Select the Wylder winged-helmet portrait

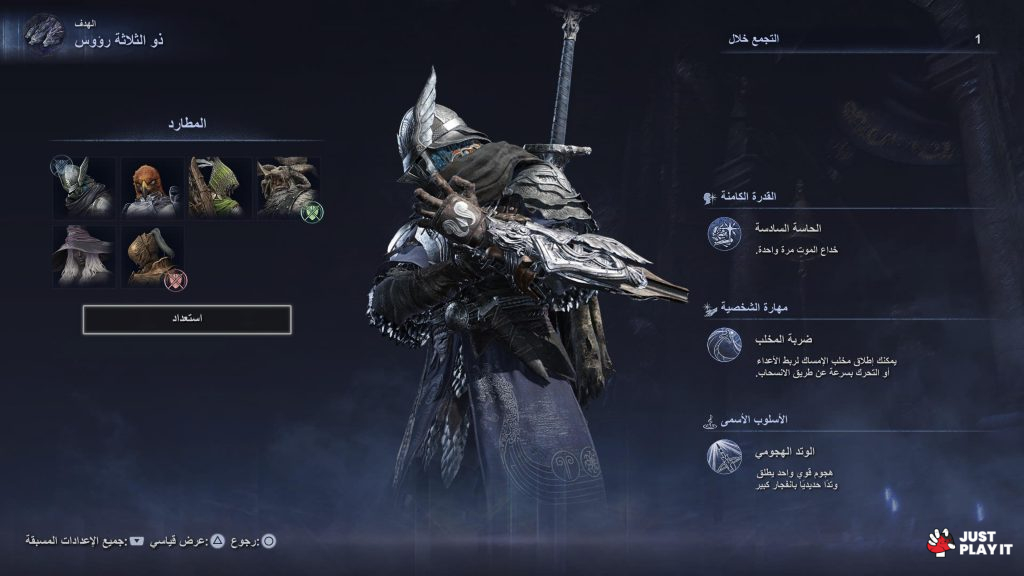pyautogui.click(x=85, y=187)
